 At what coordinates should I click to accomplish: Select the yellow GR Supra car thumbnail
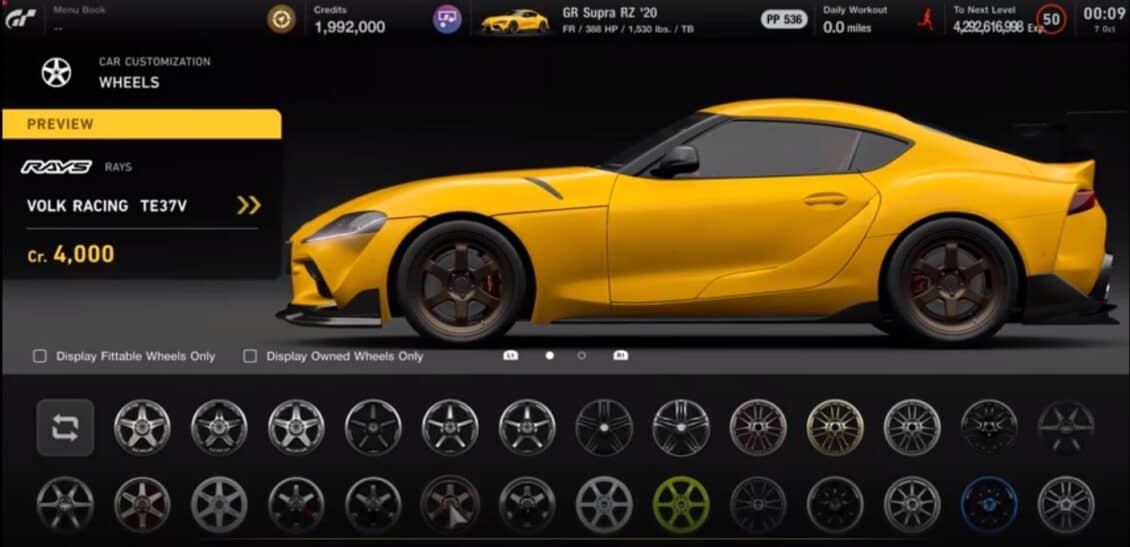(x=515, y=20)
